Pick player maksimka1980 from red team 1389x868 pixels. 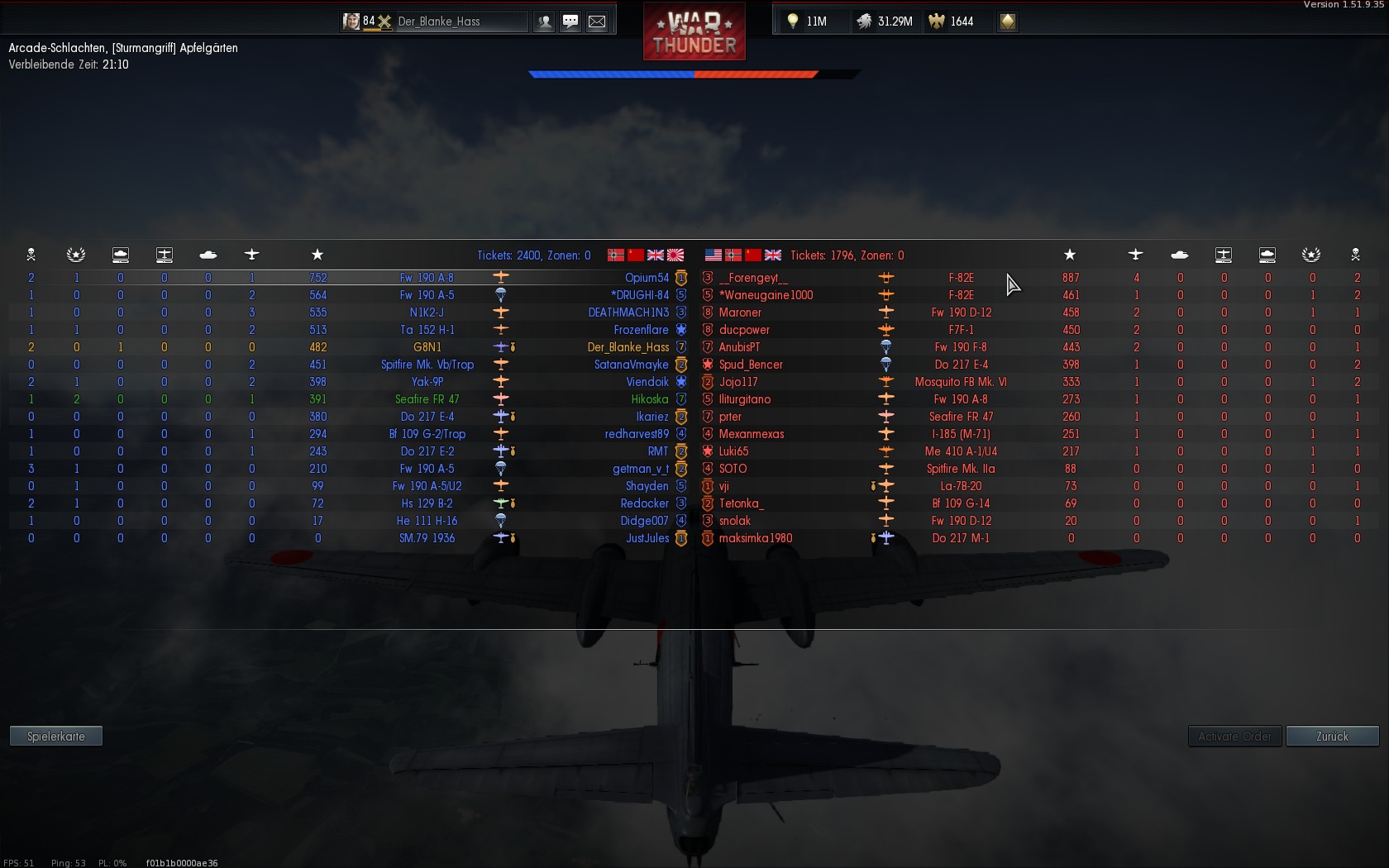(756, 538)
